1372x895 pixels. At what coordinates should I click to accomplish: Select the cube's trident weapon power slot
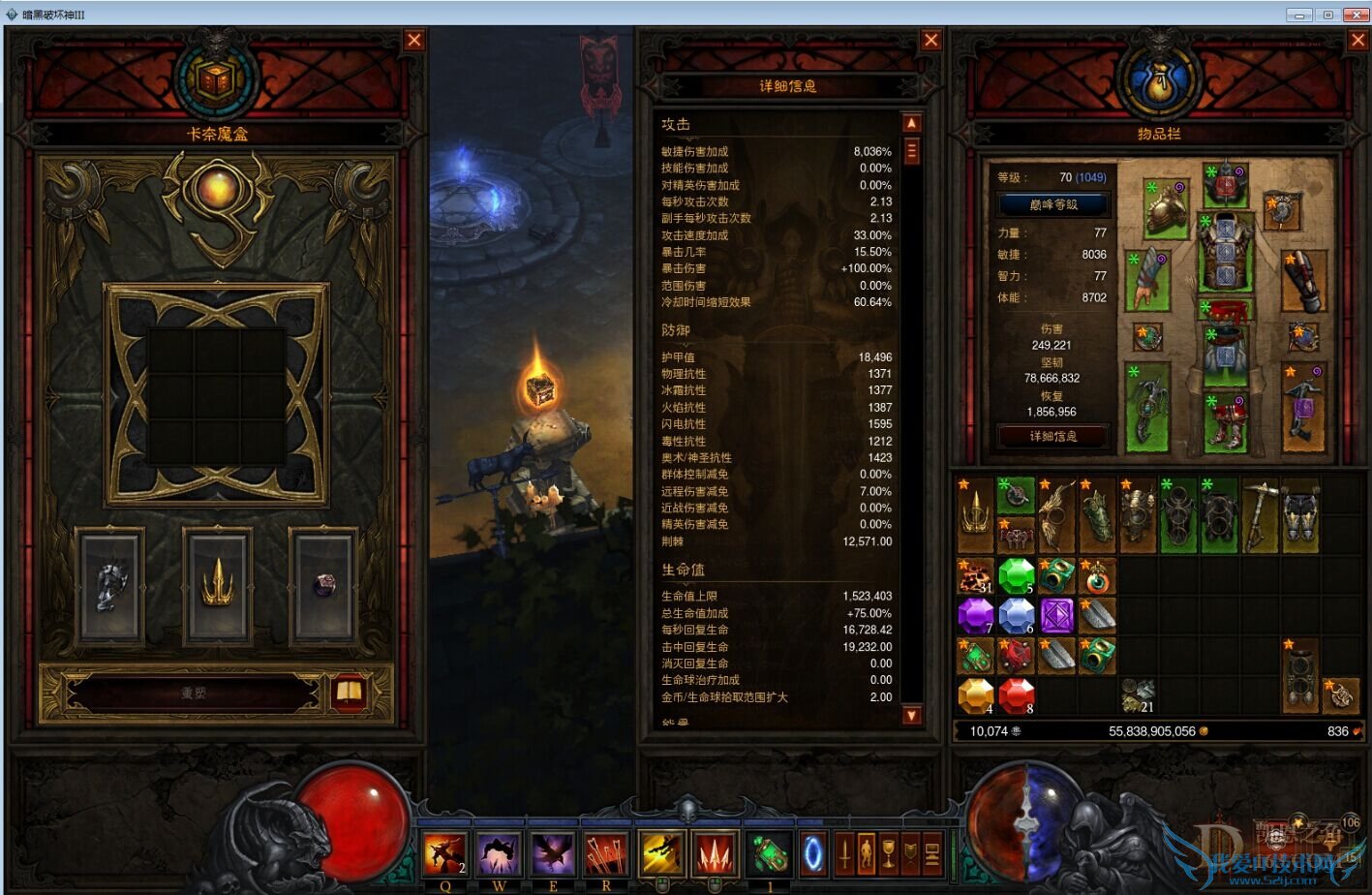218,584
